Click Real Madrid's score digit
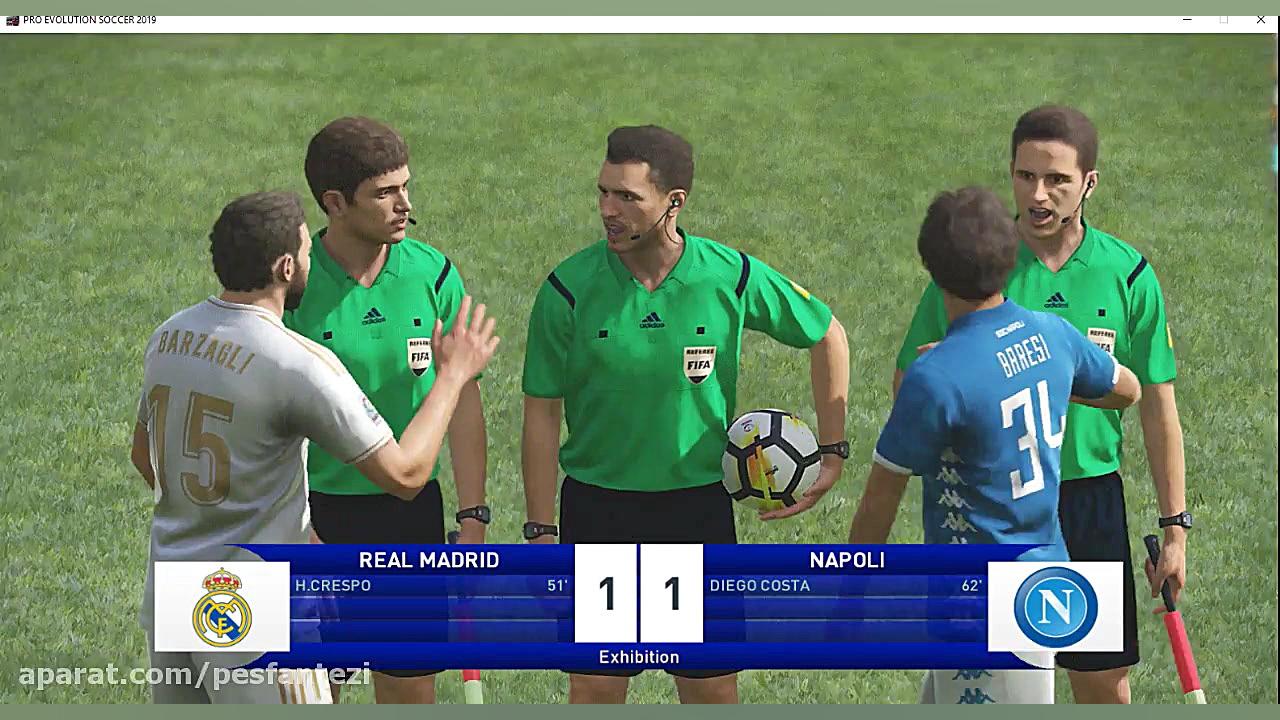1280x720 pixels. pyautogui.click(x=606, y=594)
